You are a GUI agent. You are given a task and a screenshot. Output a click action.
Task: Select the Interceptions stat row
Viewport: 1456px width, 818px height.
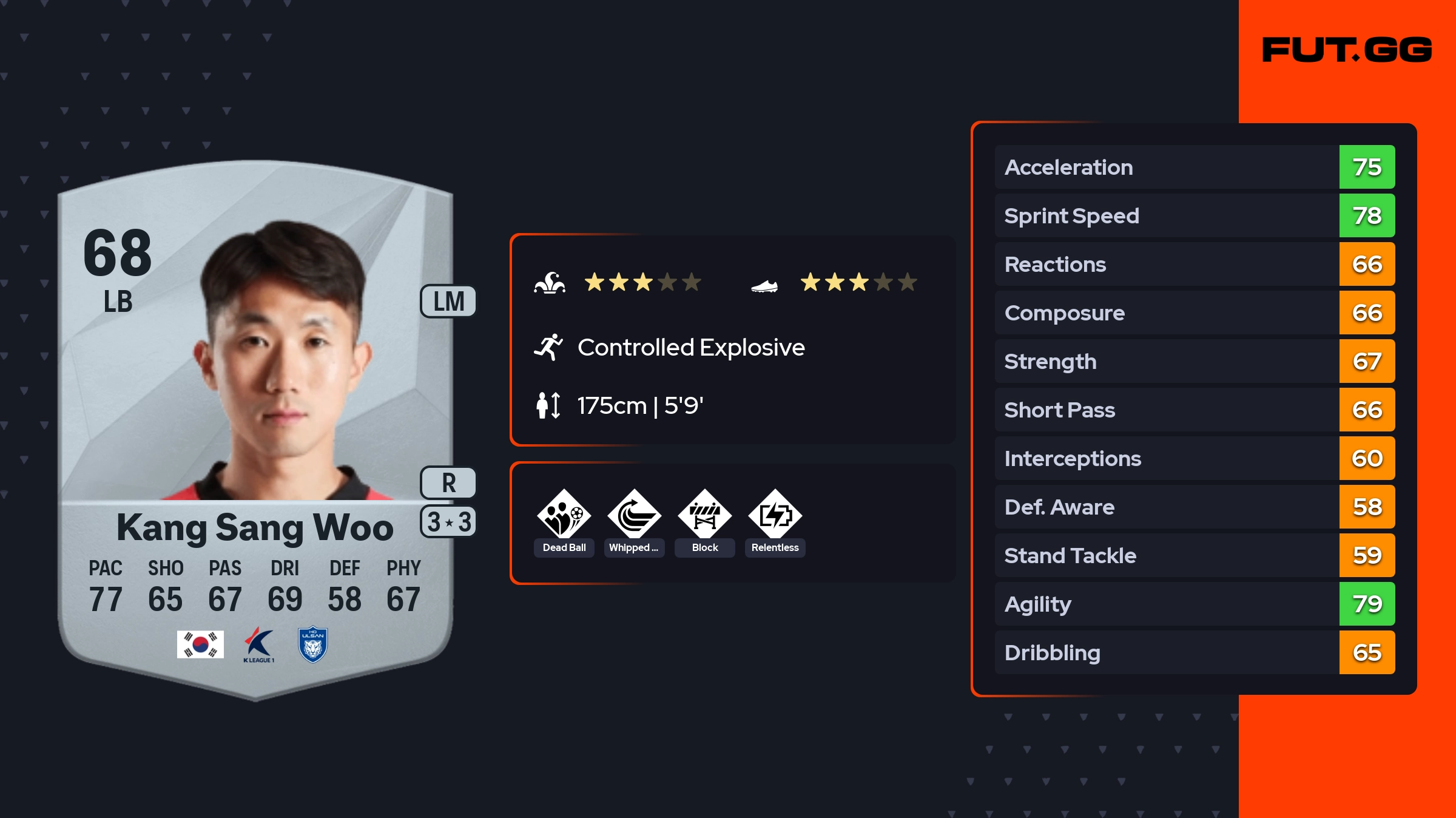[x=1195, y=458]
